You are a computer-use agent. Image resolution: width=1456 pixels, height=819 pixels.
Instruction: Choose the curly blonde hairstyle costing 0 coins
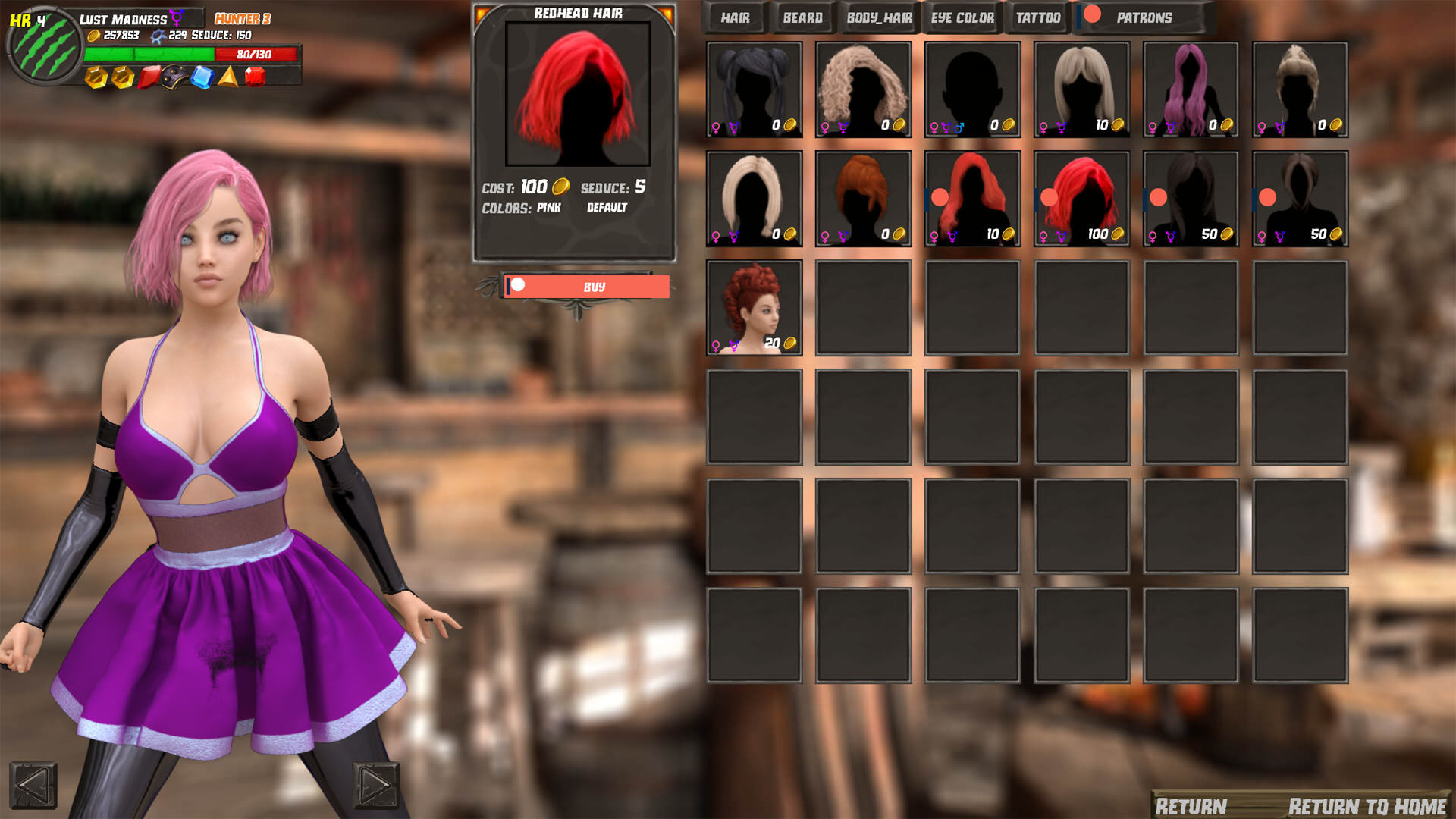click(x=863, y=89)
